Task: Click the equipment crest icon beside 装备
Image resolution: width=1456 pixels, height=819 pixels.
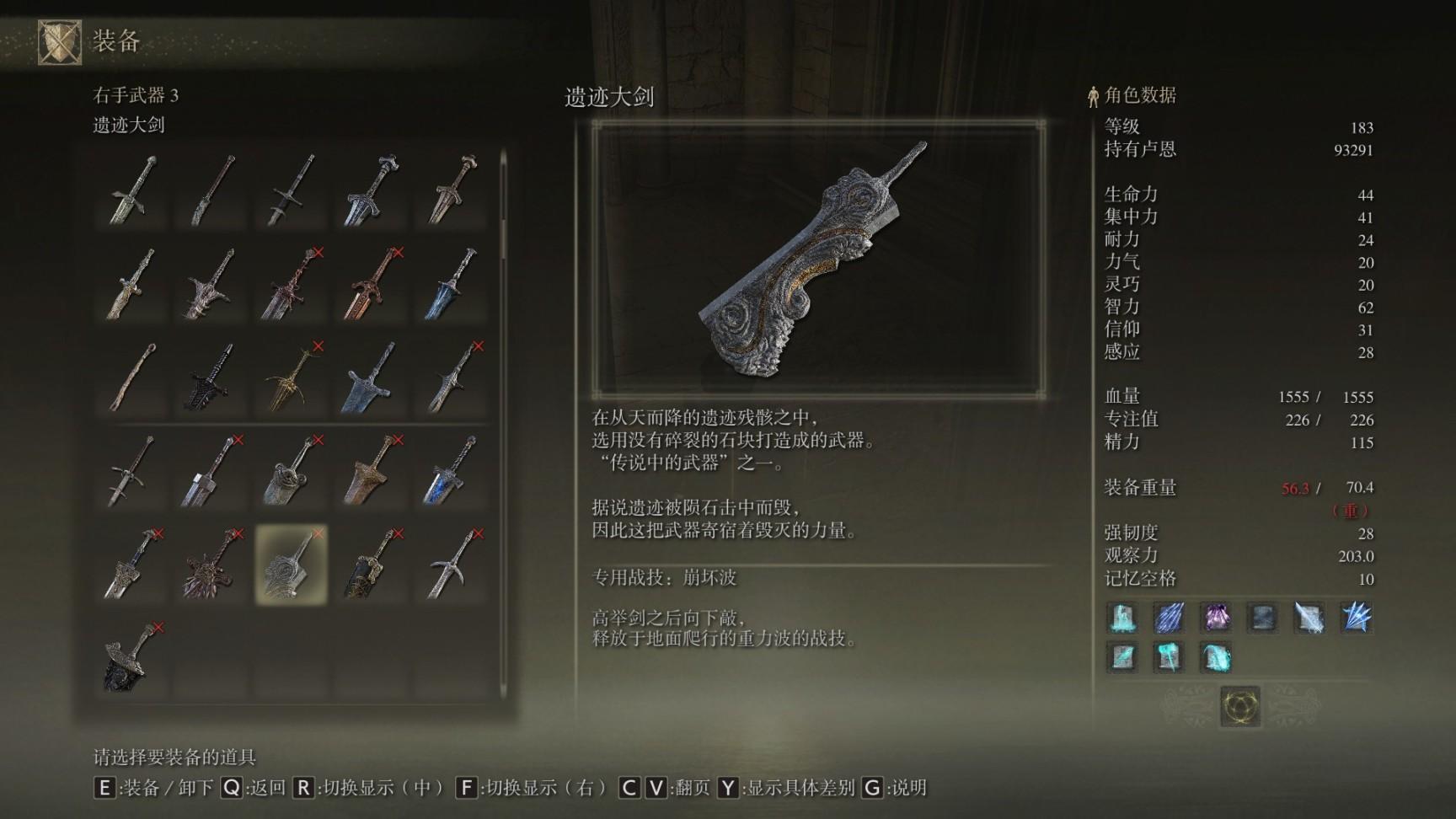Action: tap(60, 41)
